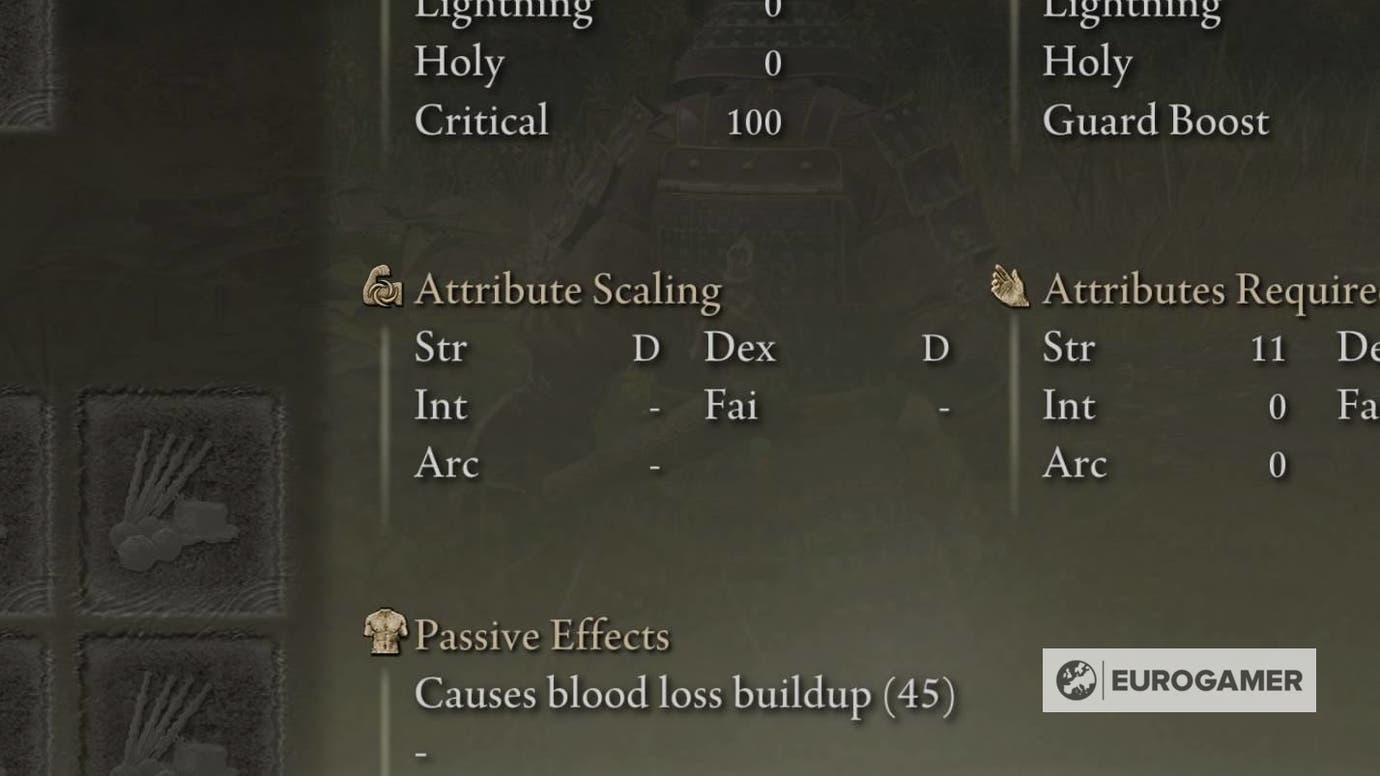1380x776 pixels.
Task: Click the Dex scaling grade D value
Action: pyautogui.click(x=934, y=348)
